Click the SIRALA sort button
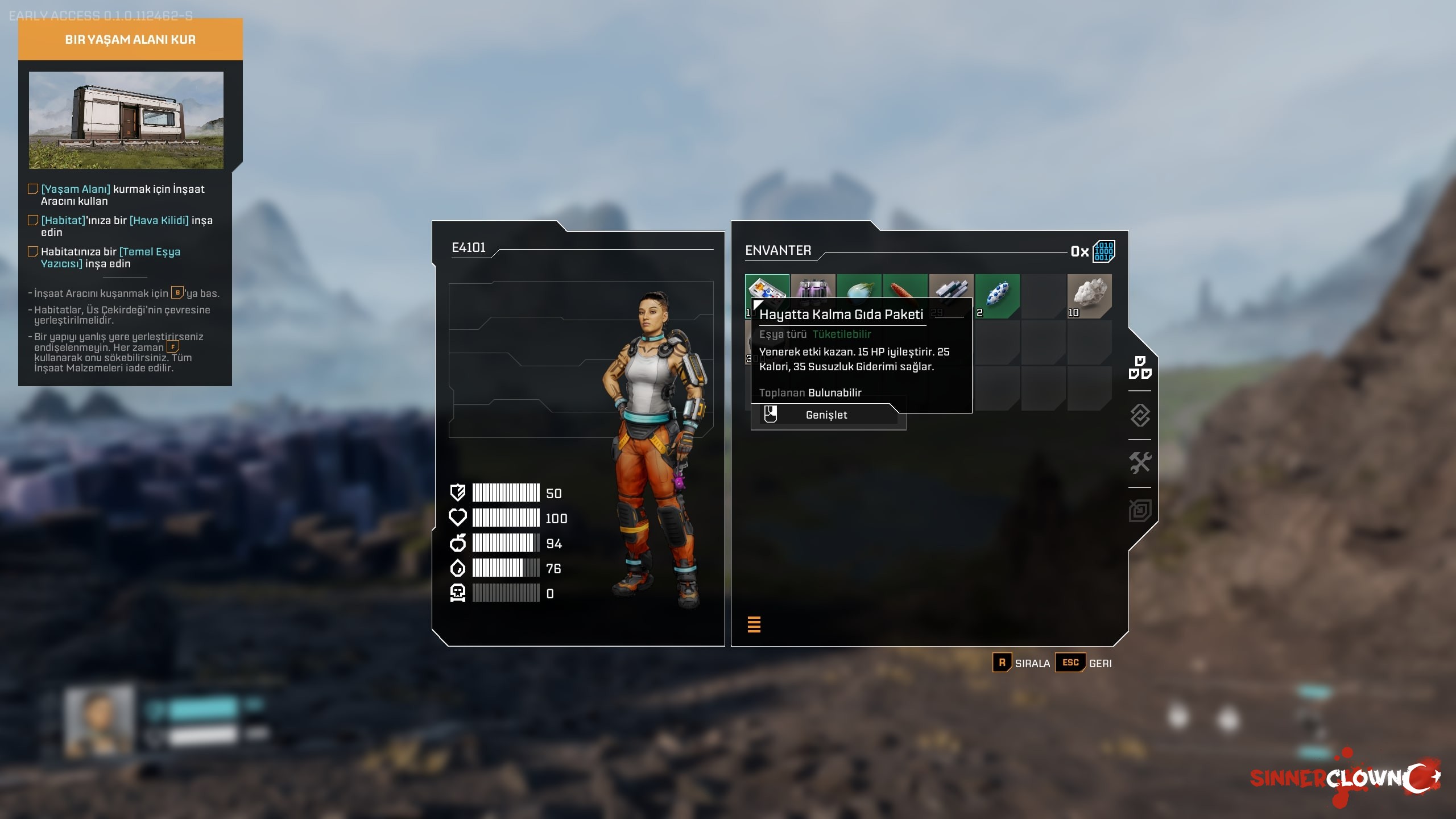This screenshot has height=819, width=1456. 1022,663
